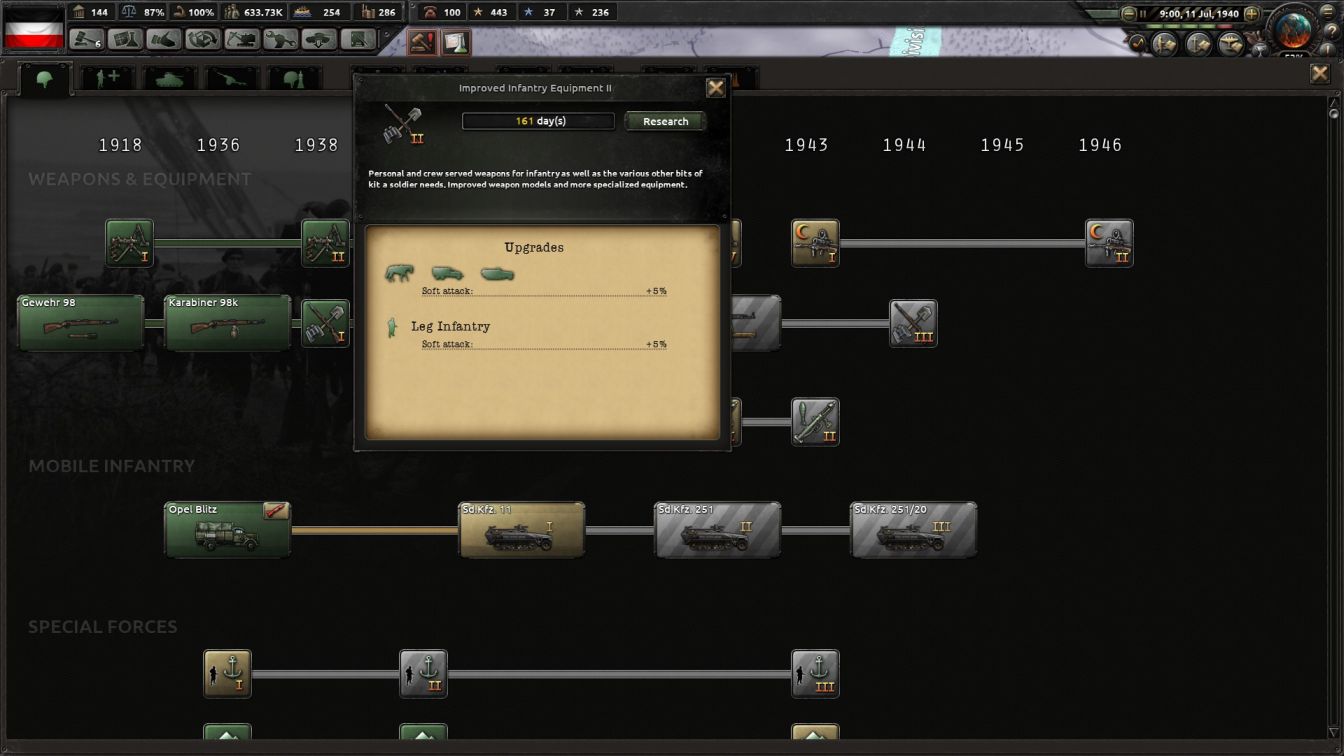Open the help question mark button
The height and width of the screenshot is (756, 1344).
[x=1332, y=29]
